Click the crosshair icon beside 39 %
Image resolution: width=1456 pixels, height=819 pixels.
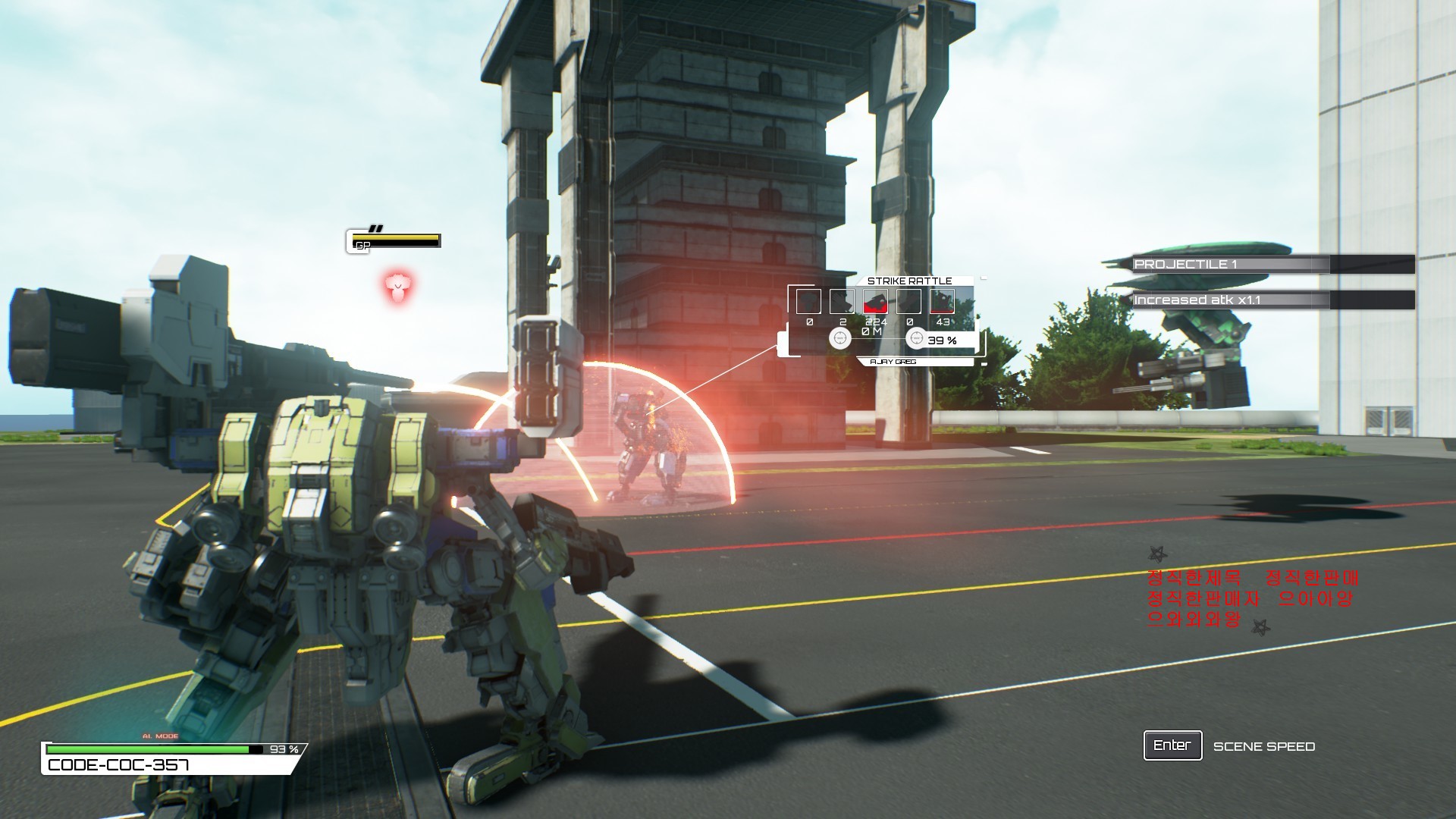[x=916, y=338]
